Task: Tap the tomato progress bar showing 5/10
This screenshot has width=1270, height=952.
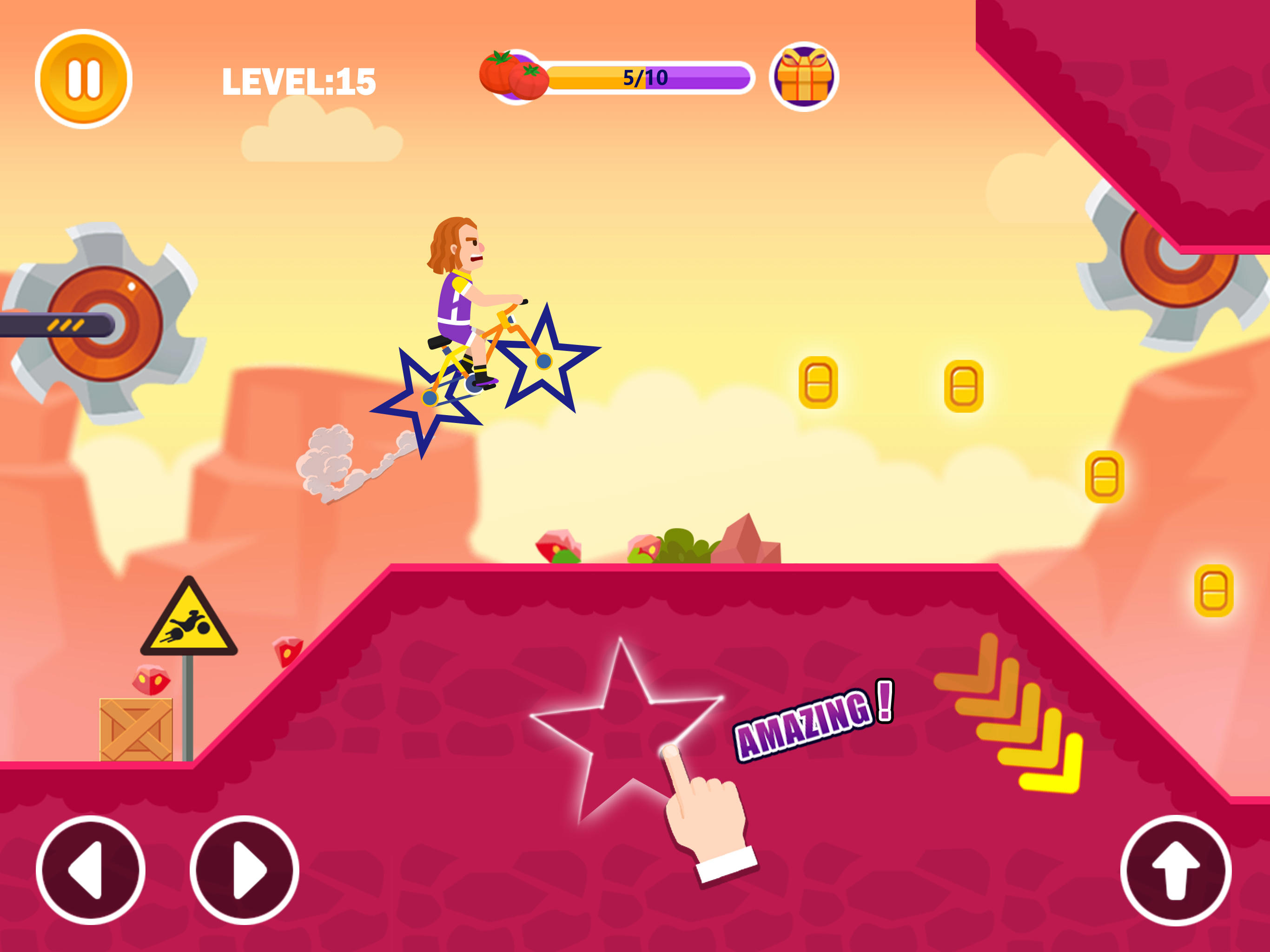Action: (x=646, y=76)
